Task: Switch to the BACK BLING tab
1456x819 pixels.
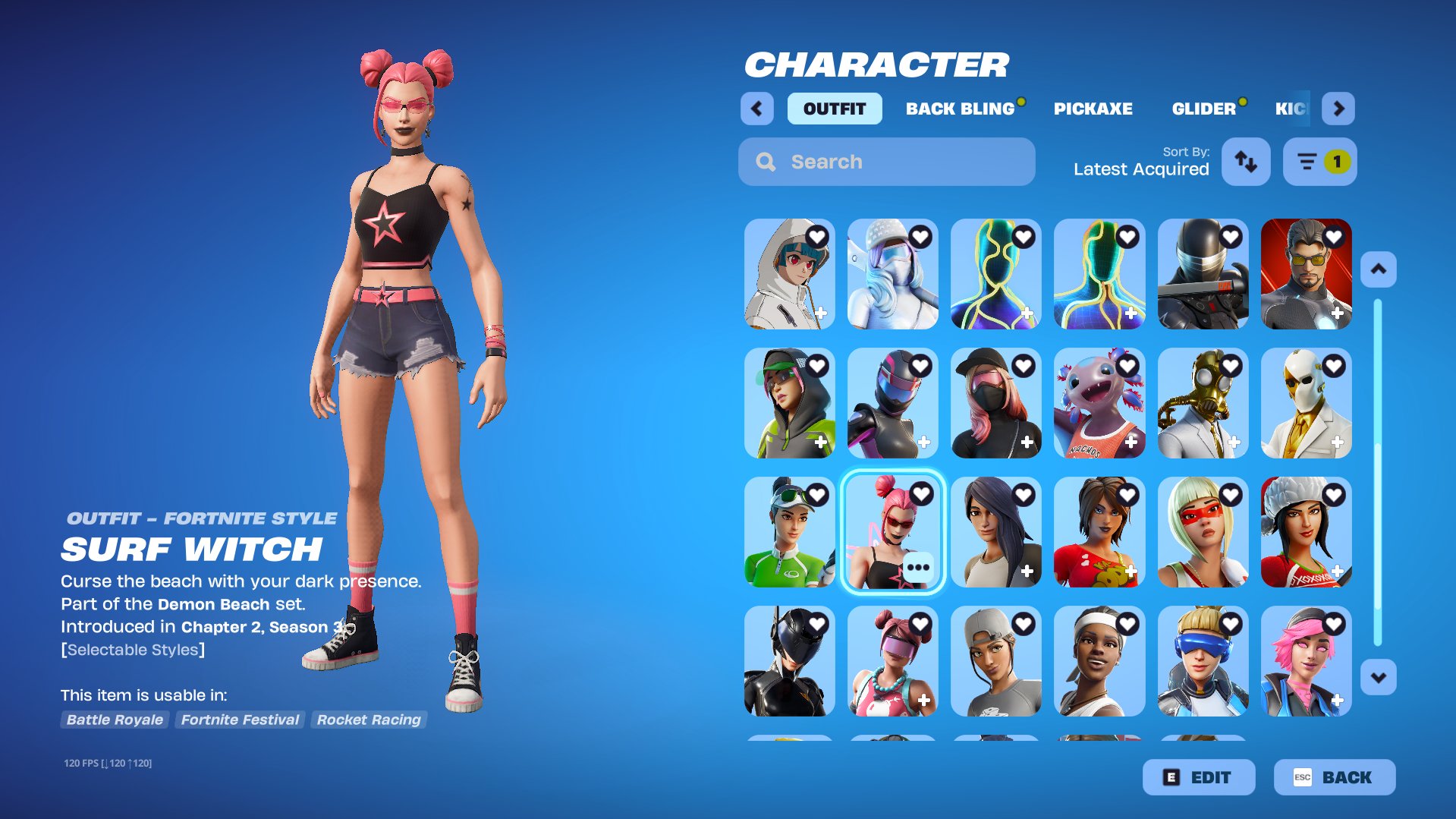Action: (961, 109)
